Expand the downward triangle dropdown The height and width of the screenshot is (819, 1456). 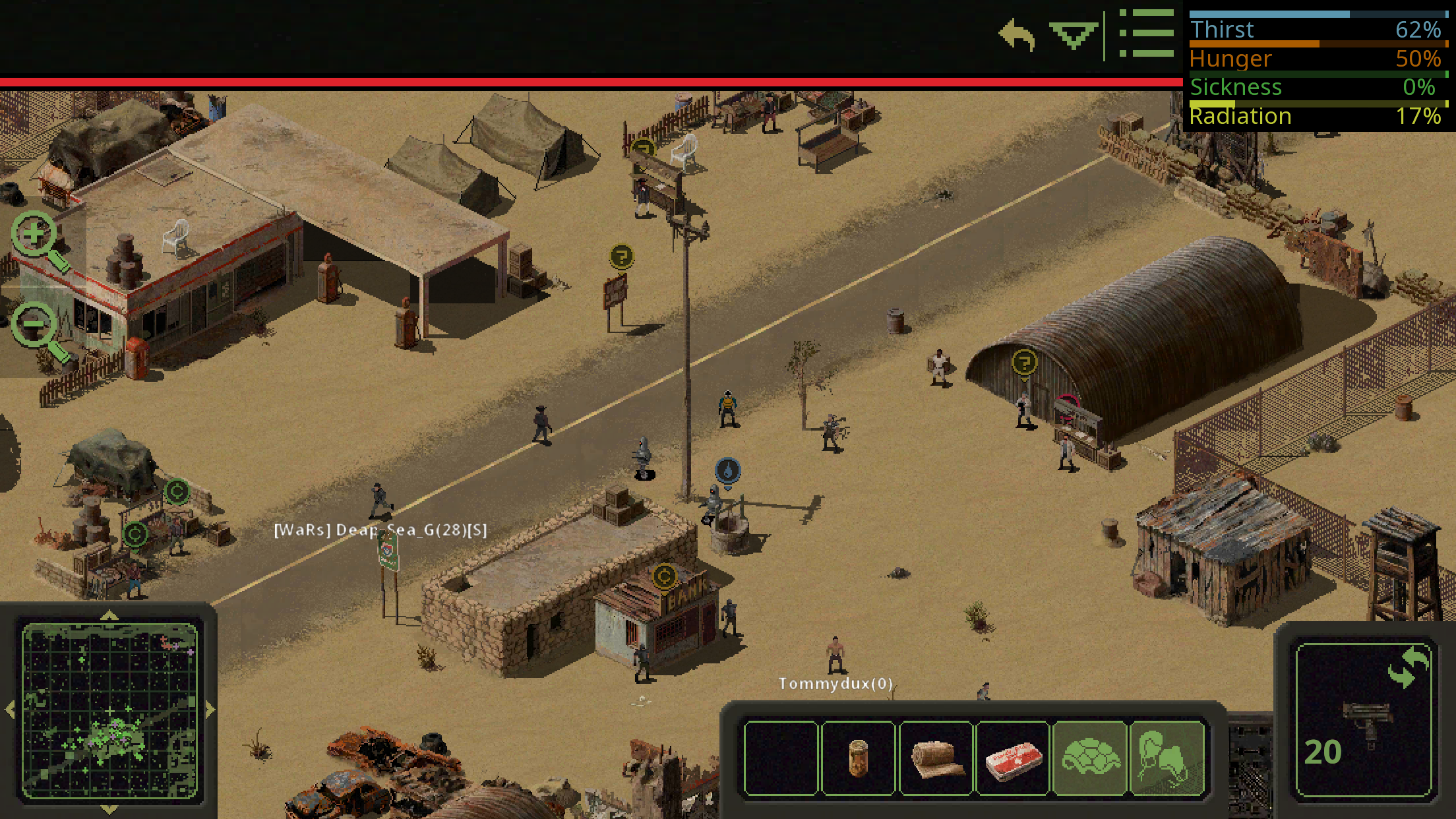tap(1074, 34)
